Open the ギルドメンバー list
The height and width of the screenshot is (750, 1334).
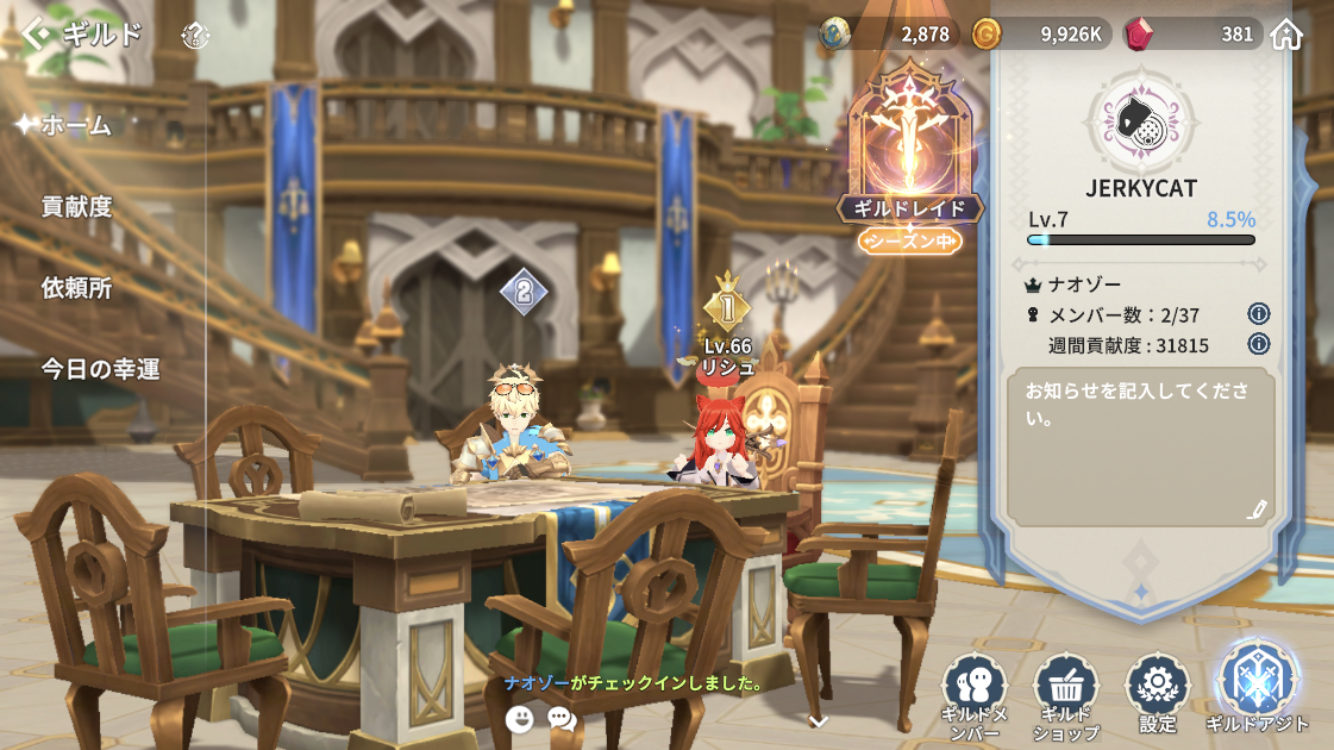pyautogui.click(x=974, y=696)
